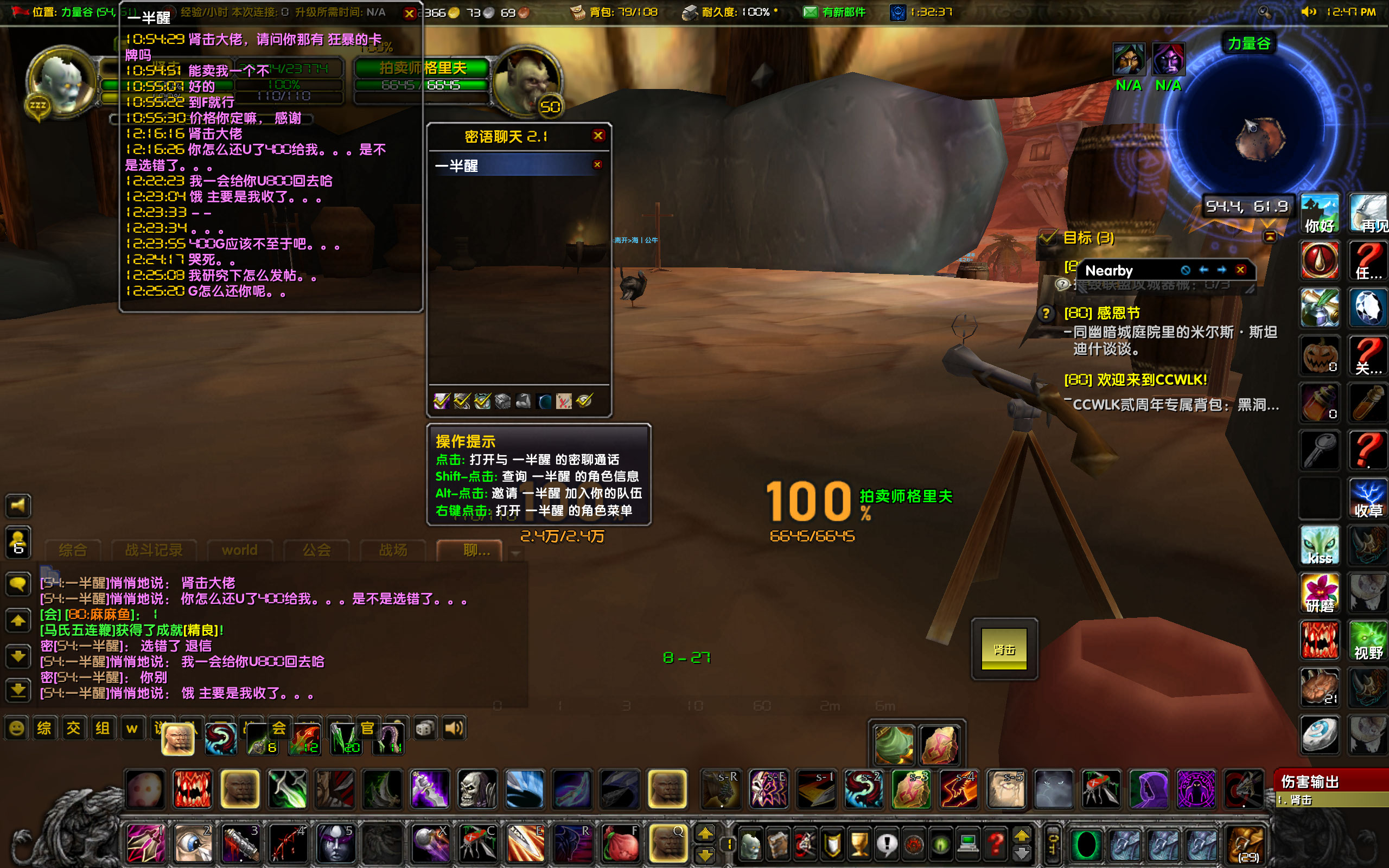
Task: Uncheck the 目标 objectives checkmark in quest tracker
Action: pyautogui.click(x=1048, y=237)
